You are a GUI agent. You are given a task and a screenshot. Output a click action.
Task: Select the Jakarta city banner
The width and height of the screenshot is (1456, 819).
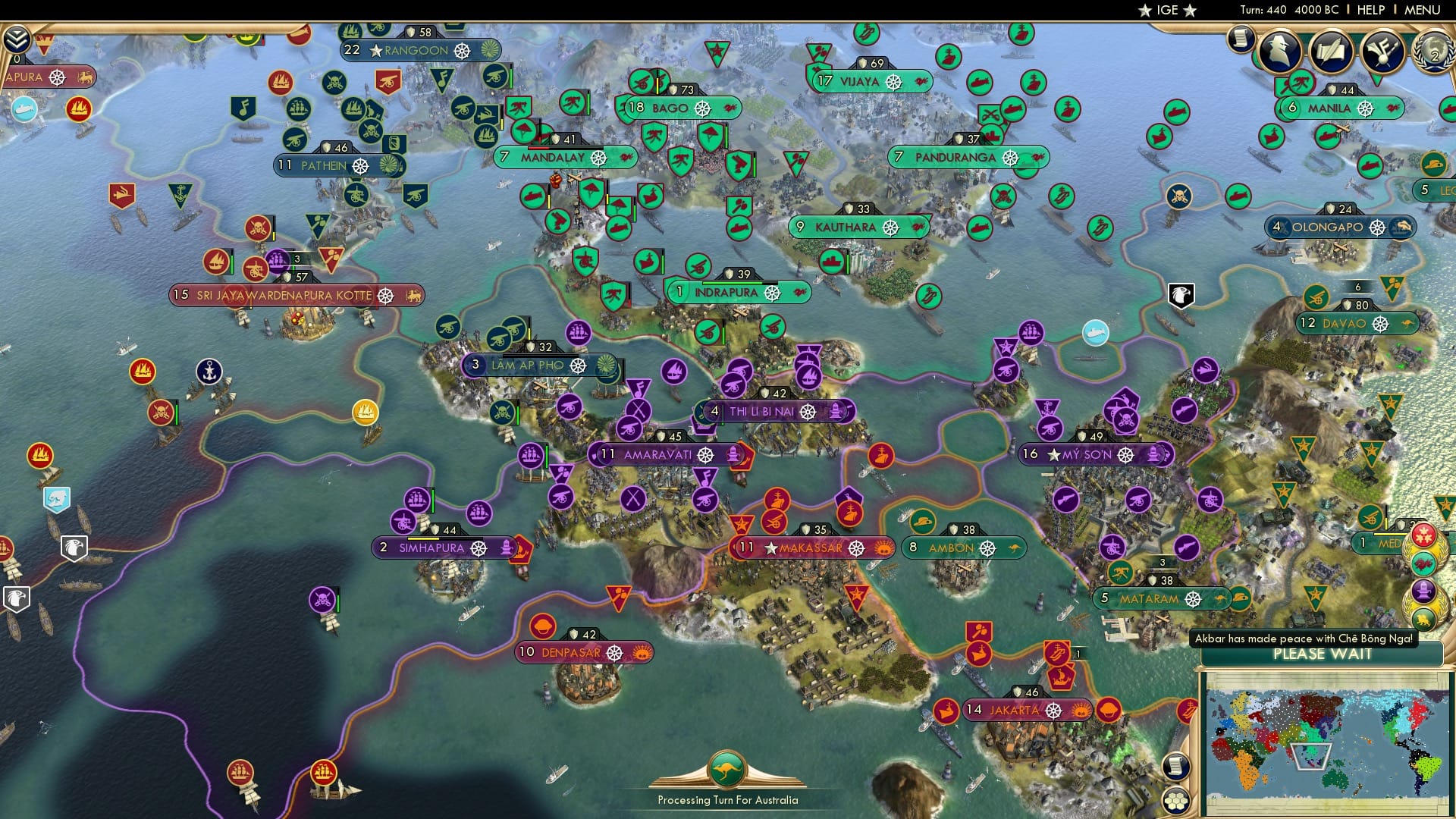[x=1028, y=711]
